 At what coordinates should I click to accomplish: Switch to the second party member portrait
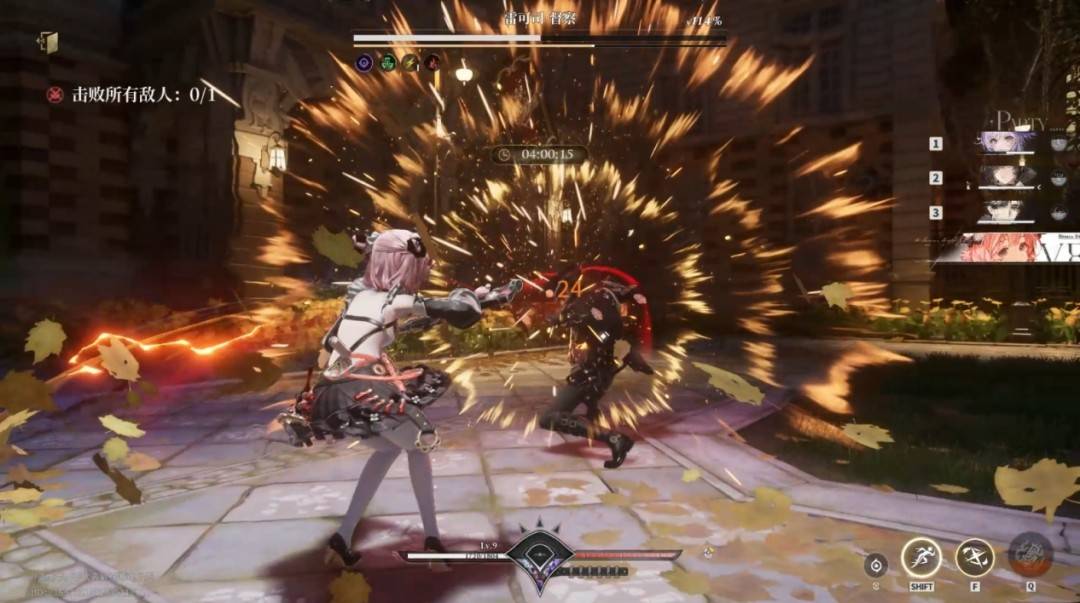pos(1006,177)
